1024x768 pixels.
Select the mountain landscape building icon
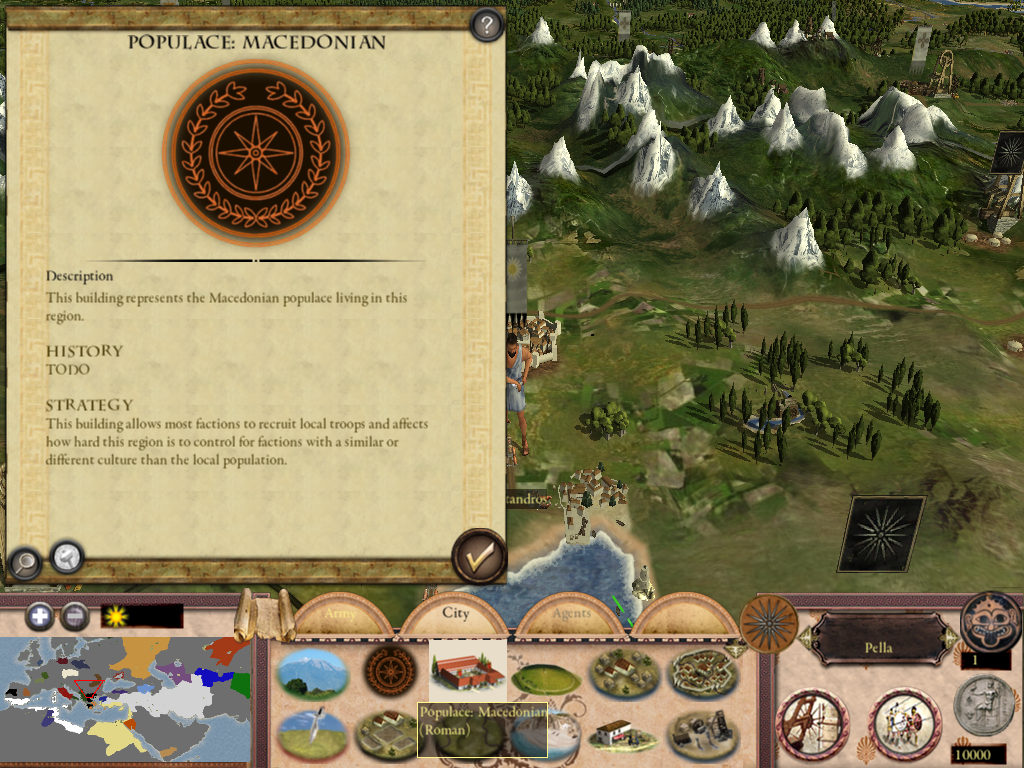point(312,672)
